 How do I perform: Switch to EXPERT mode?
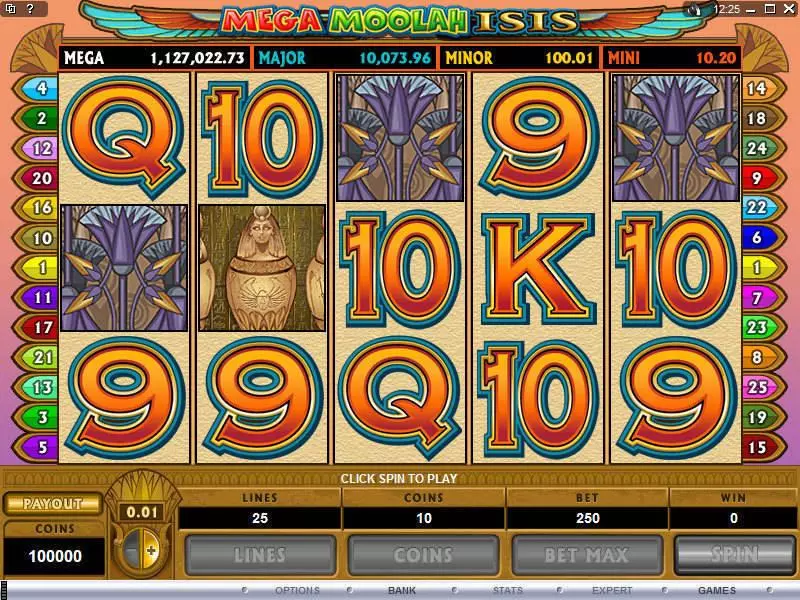(x=612, y=590)
